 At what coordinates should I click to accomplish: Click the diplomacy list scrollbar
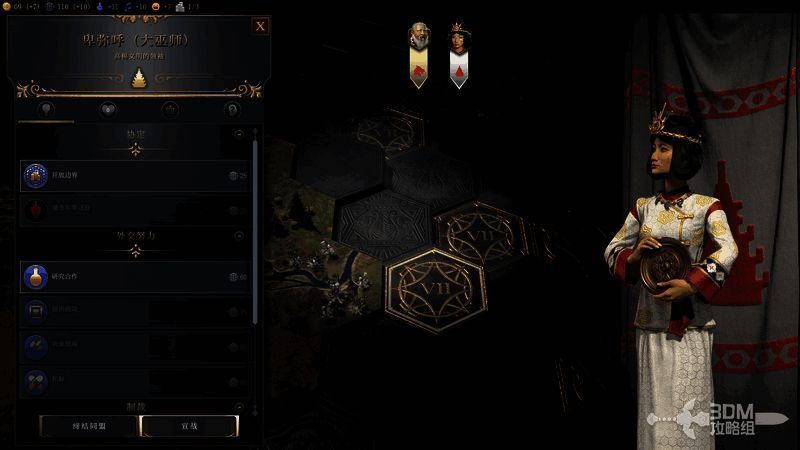tap(255, 230)
